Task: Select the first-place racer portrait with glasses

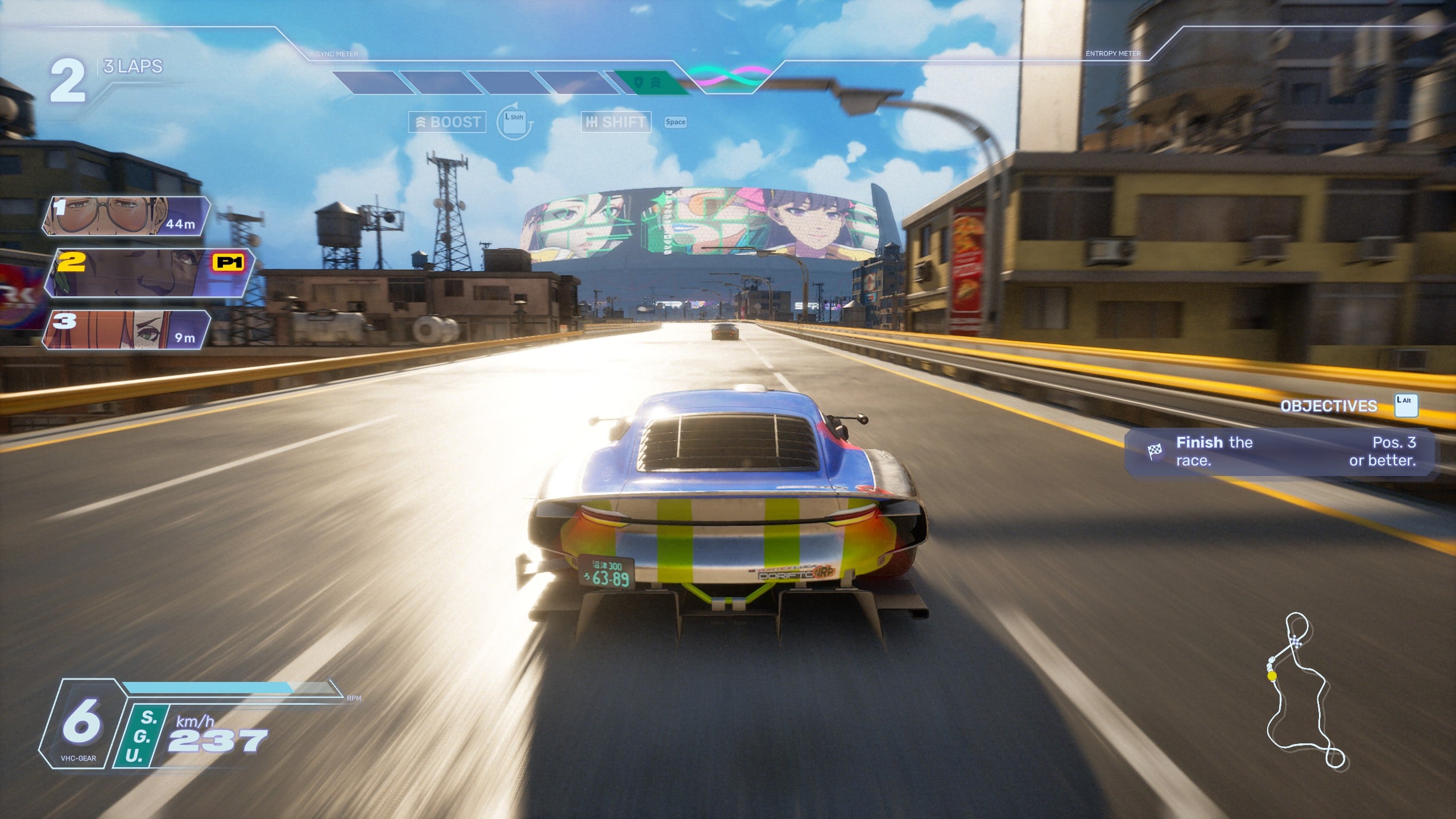Action: click(126, 216)
